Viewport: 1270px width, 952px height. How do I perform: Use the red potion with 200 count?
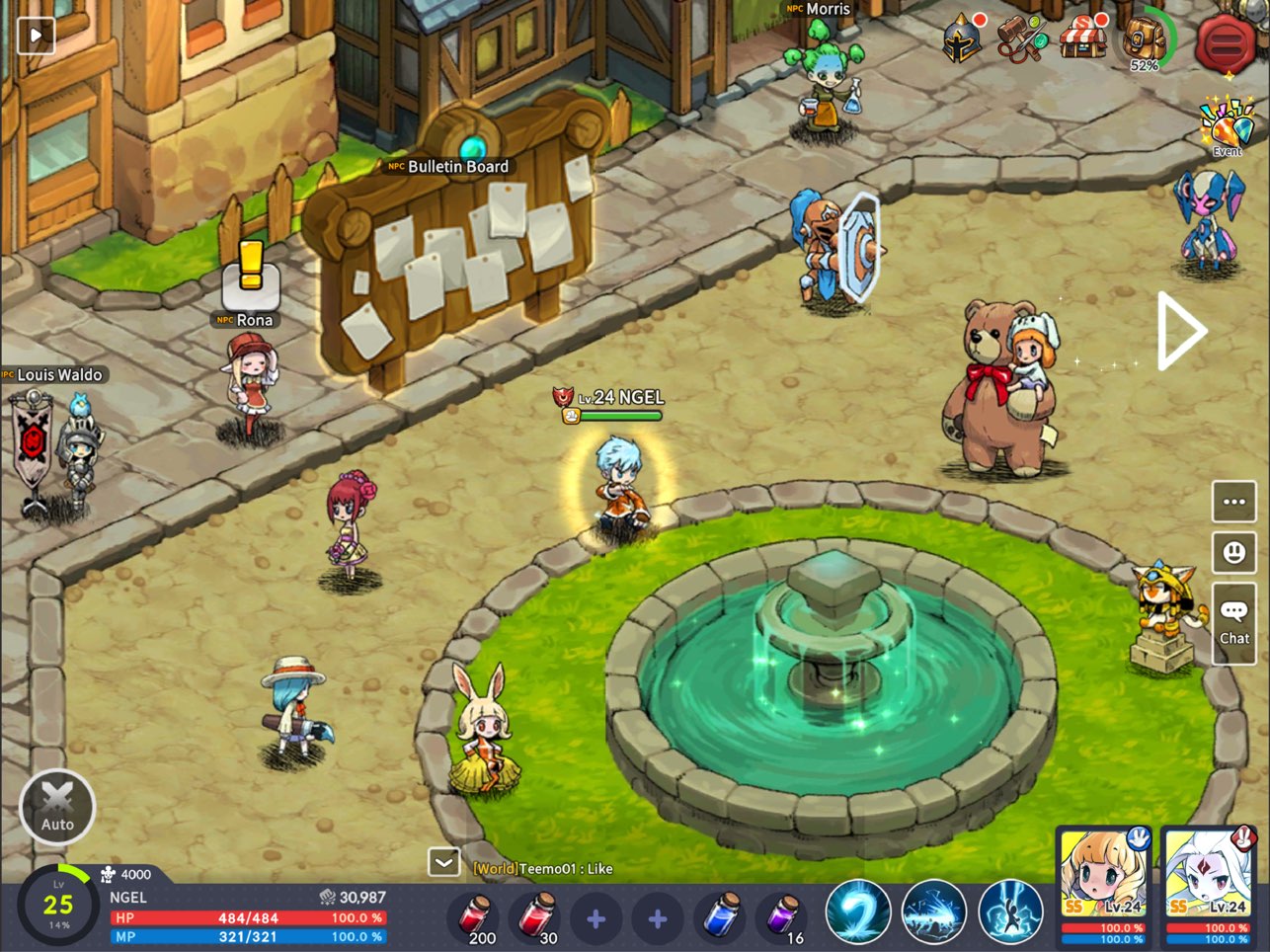coord(475,917)
